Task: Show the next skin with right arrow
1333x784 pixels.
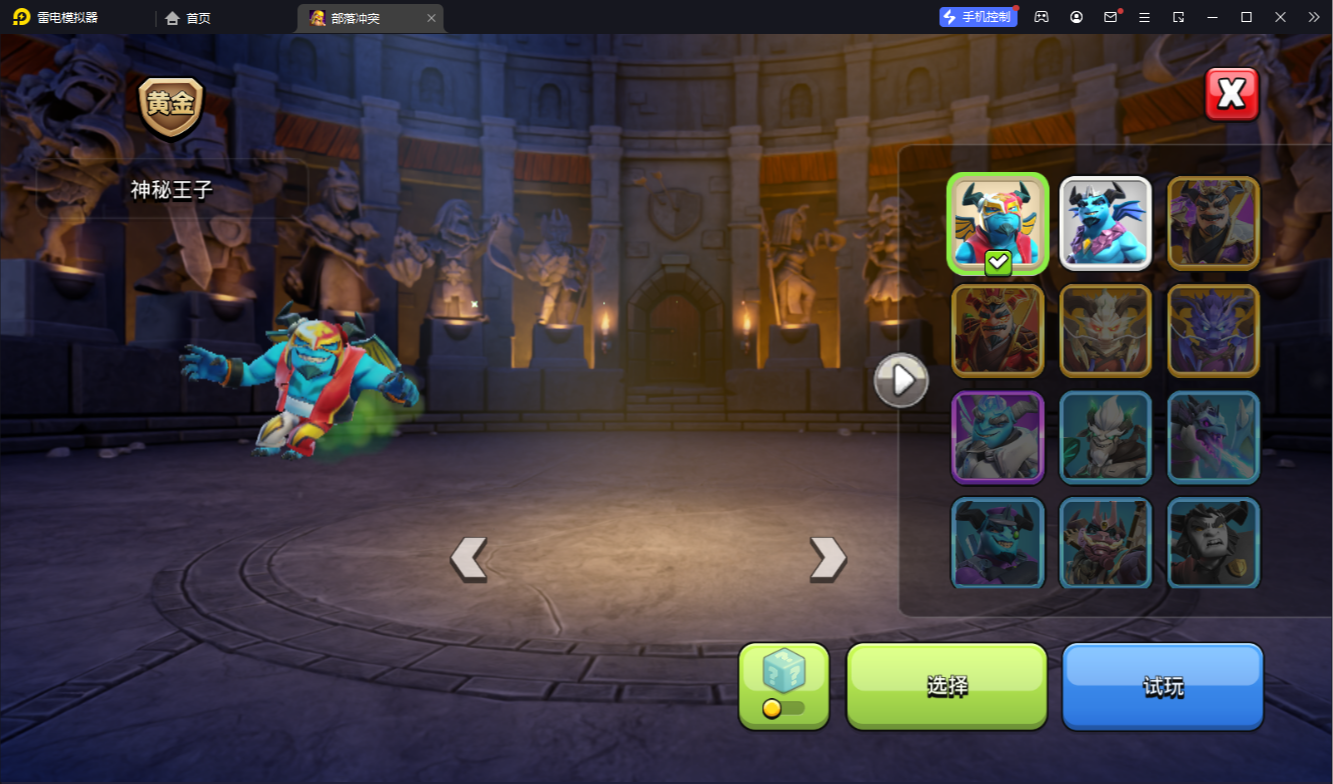Action: click(x=827, y=558)
